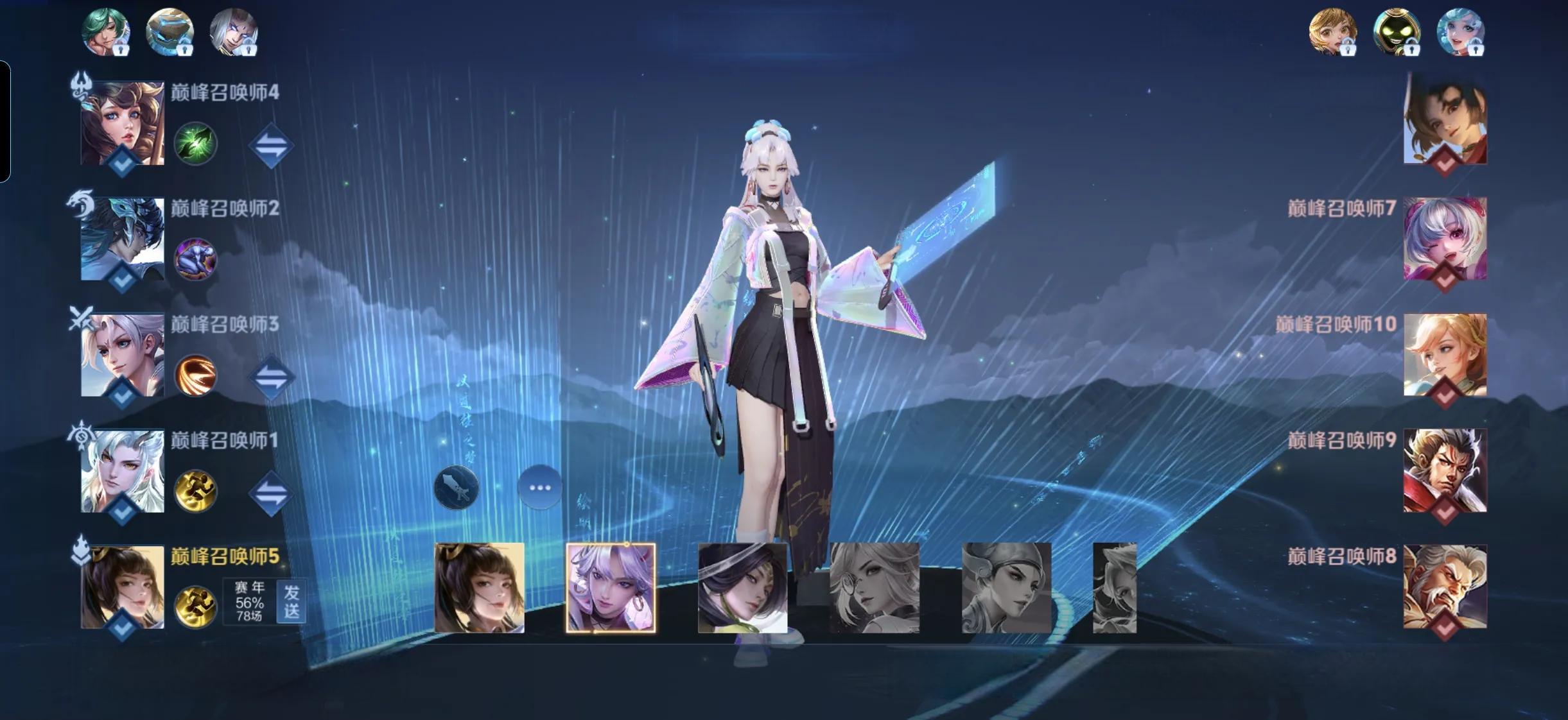Select the greyed-out helmeted hero thumbnail
Viewport: 1568px width, 720px height.
[x=1006, y=588]
